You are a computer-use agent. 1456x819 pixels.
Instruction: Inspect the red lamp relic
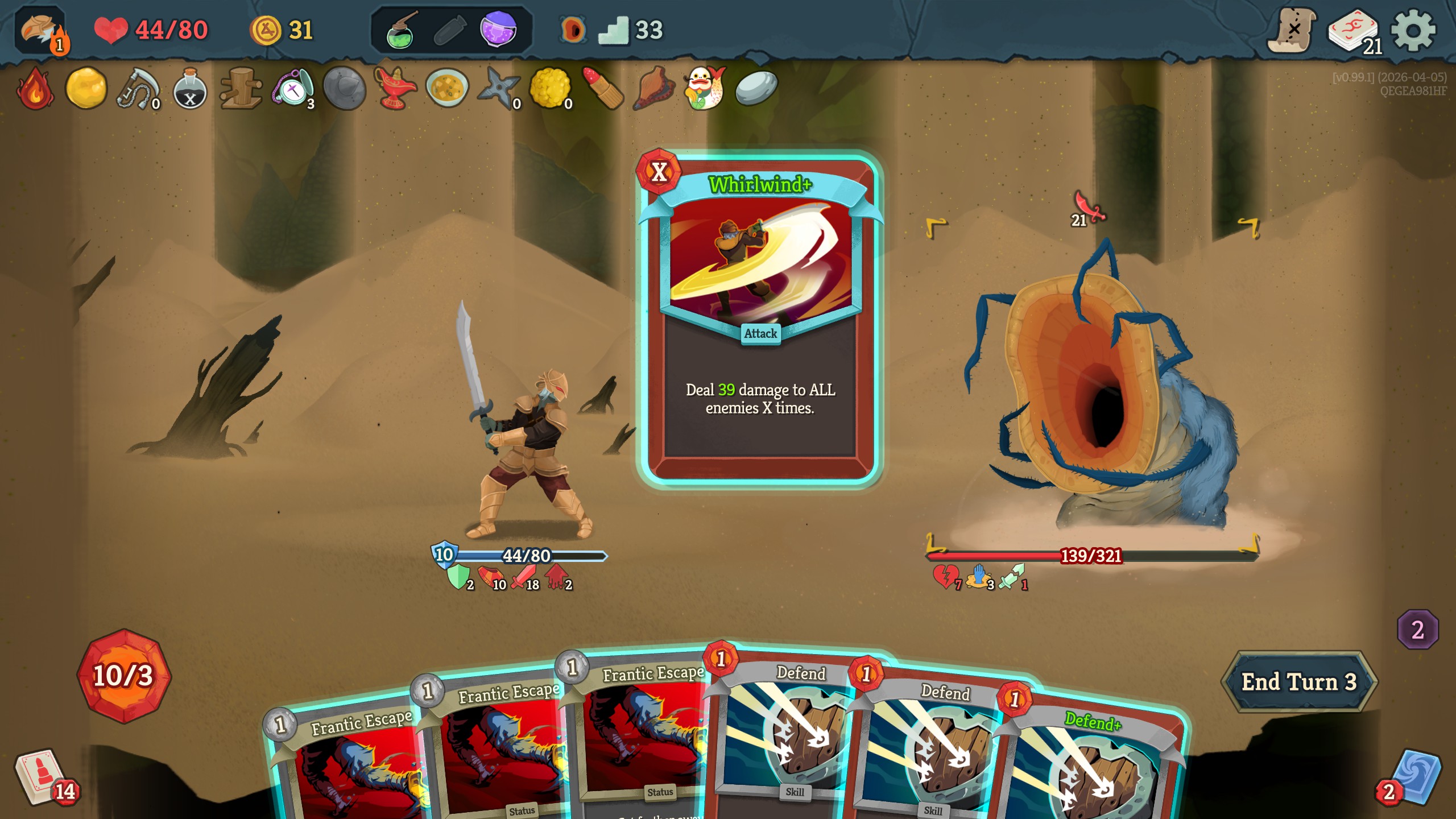coord(395,89)
